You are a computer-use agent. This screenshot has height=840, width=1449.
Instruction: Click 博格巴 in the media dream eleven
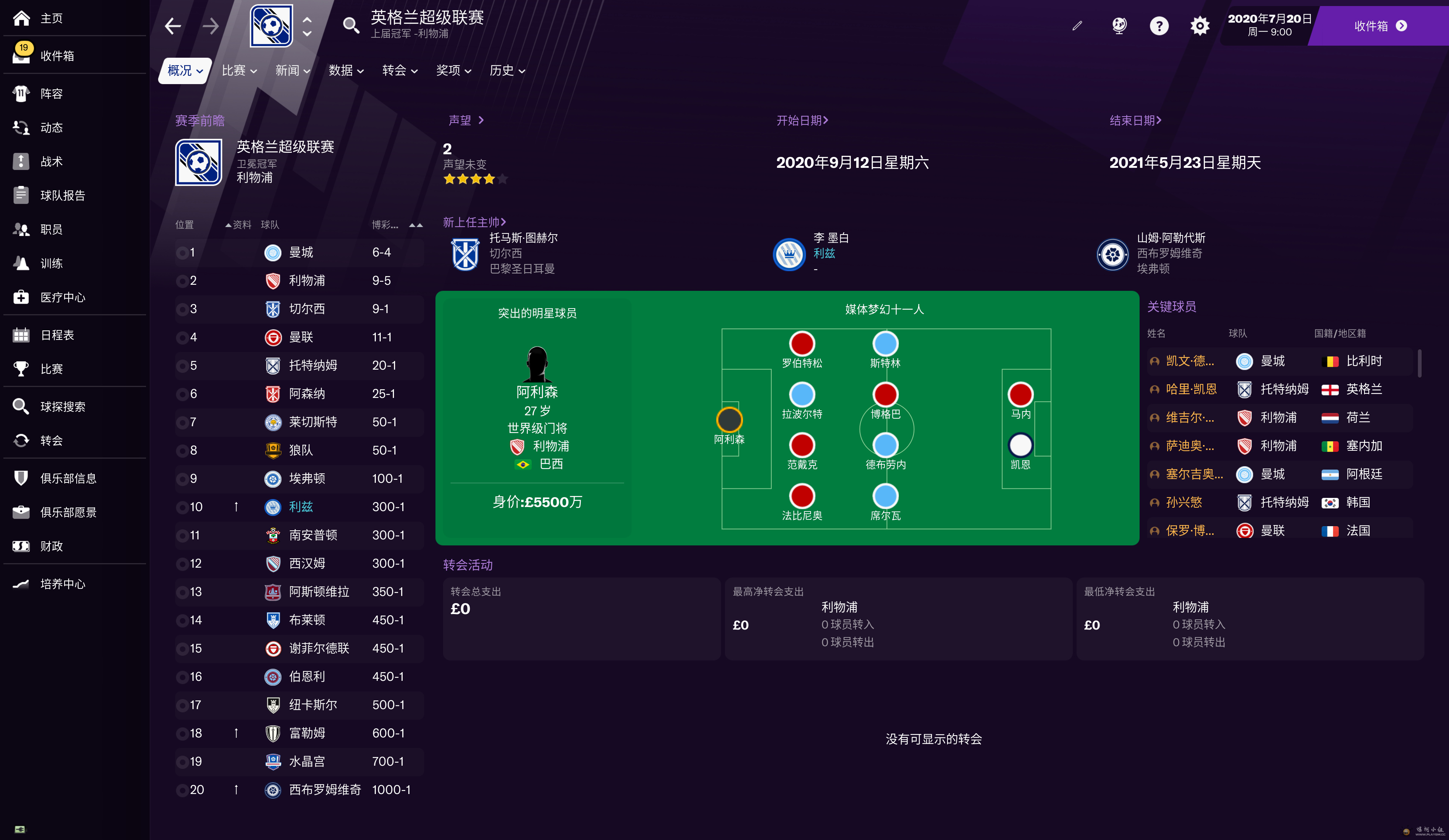pos(885,396)
